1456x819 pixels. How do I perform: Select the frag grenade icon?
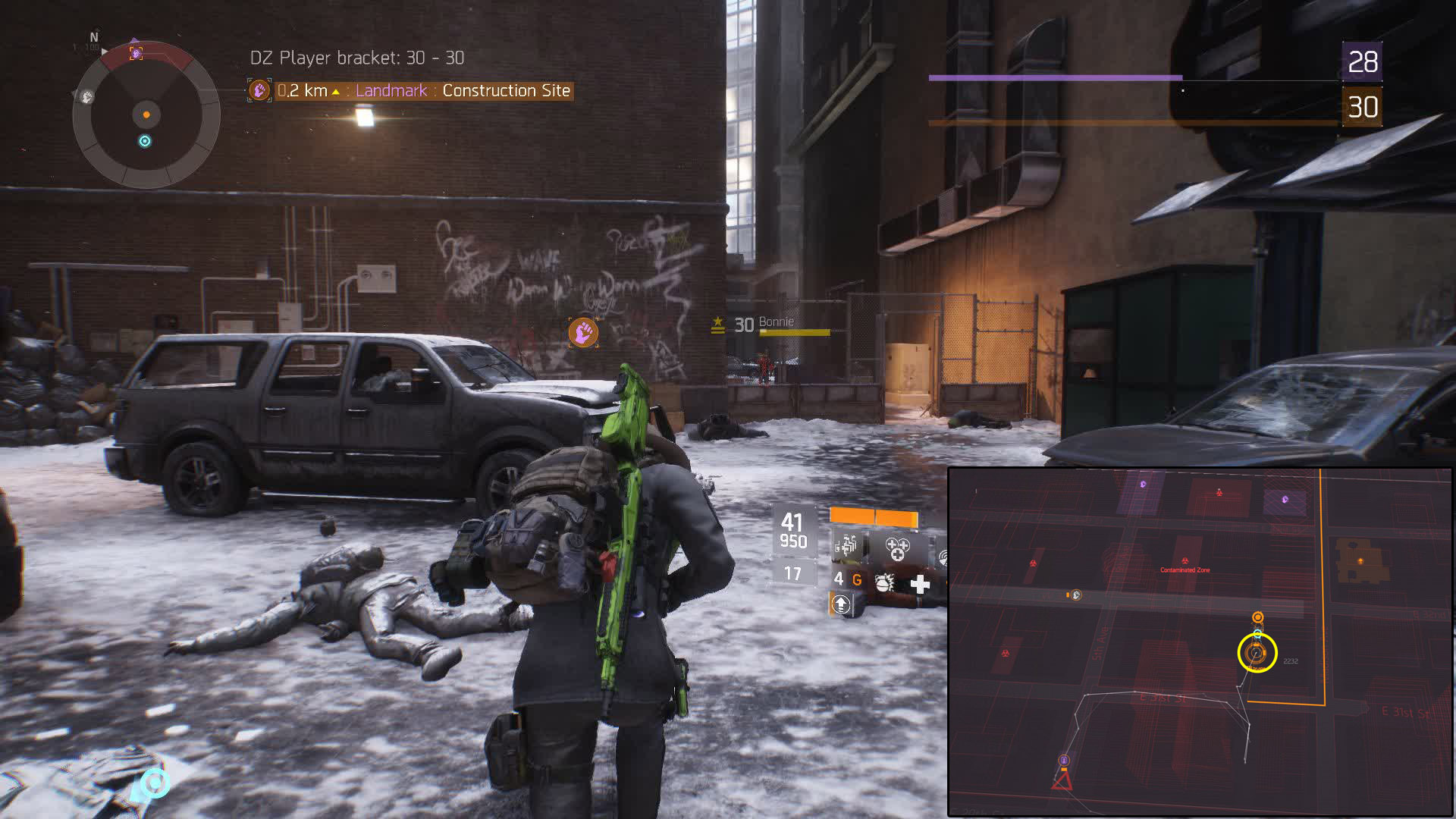(884, 583)
